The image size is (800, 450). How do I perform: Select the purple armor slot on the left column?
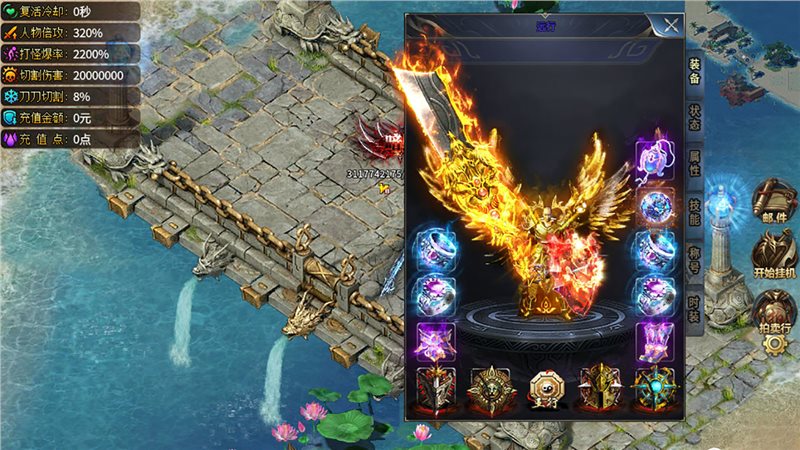click(x=436, y=340)
